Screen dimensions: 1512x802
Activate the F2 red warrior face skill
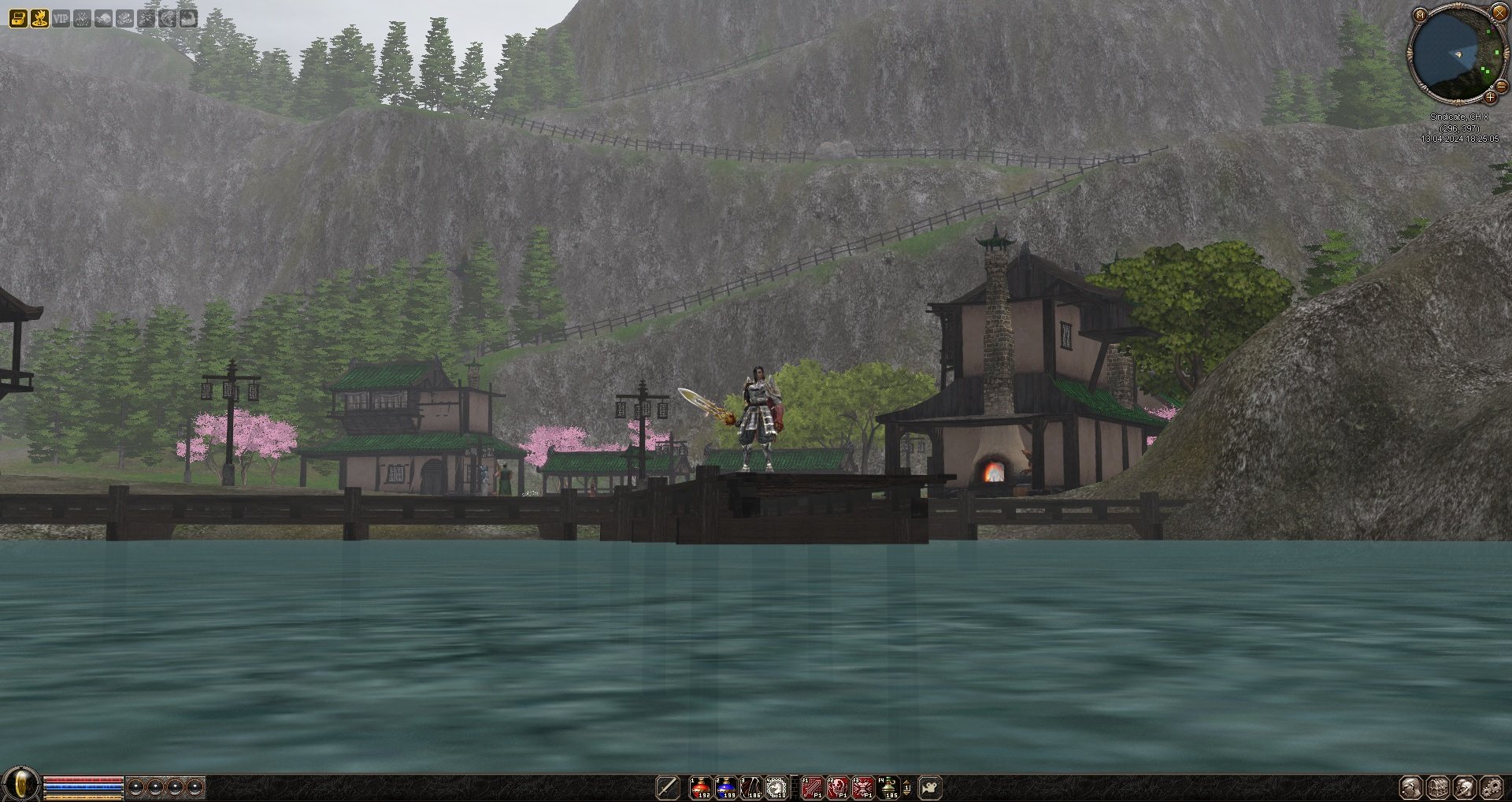coord(838,787)
